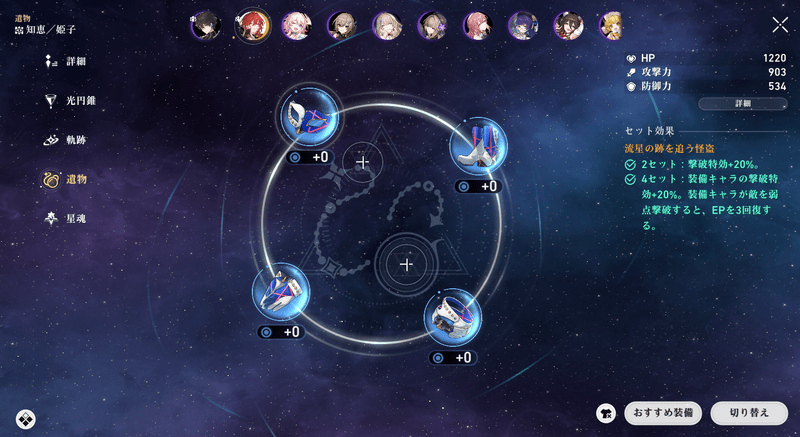Choose the dark blue-haired character portrait
The width and height of the screenshot is (800, 437).
tap(523, 25)
